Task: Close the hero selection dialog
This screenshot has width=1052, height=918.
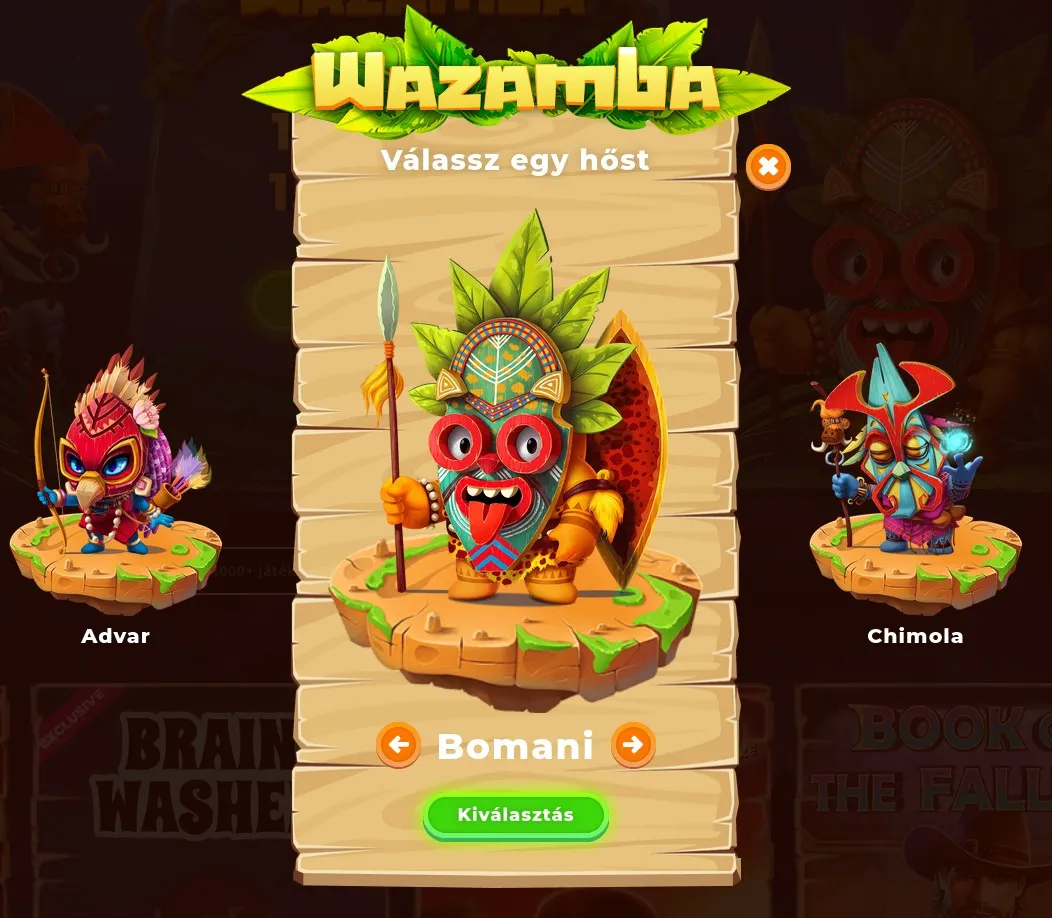Action: tap(768, 167)
